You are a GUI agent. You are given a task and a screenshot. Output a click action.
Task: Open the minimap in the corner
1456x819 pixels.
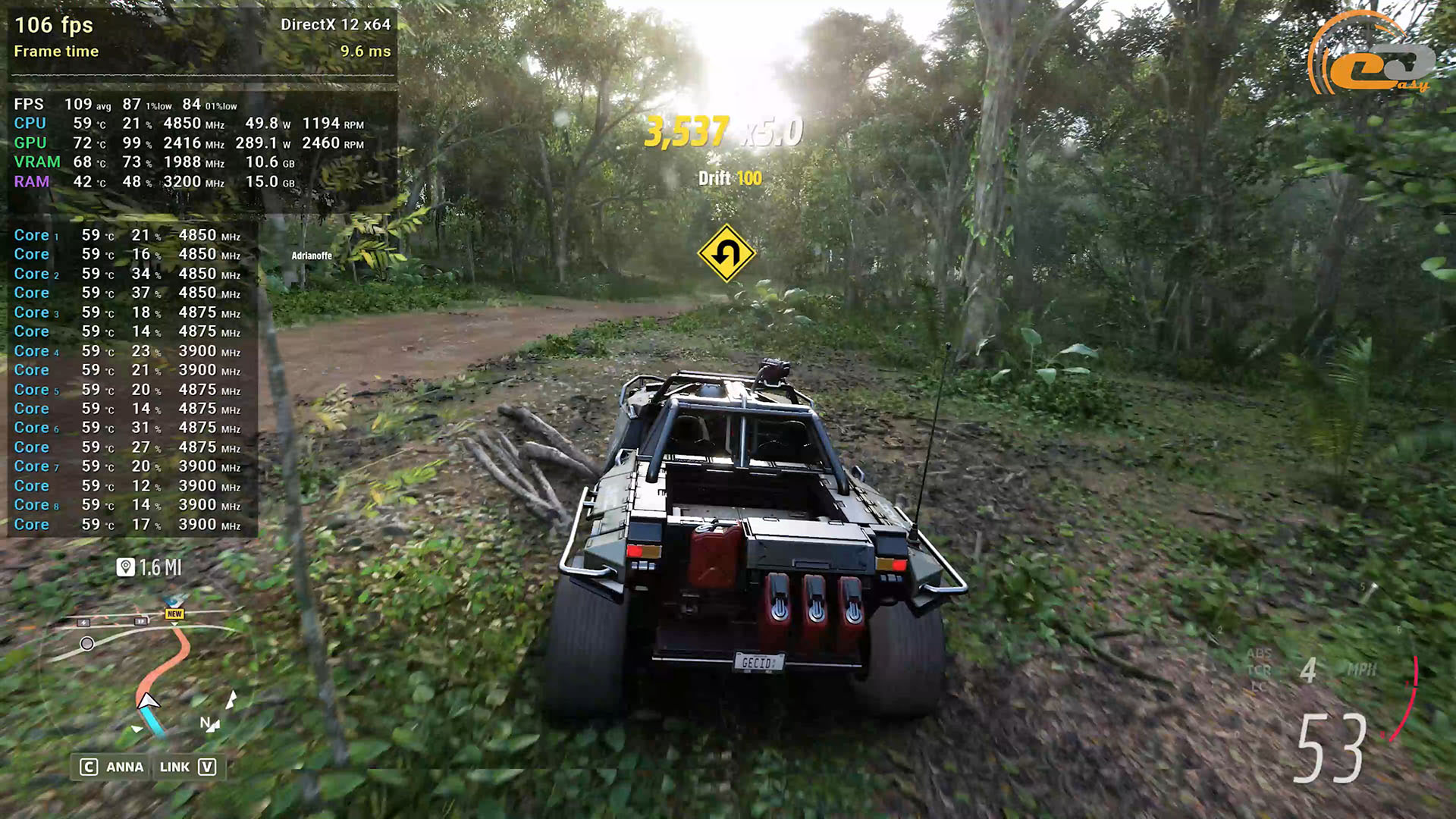pos(144,667)
